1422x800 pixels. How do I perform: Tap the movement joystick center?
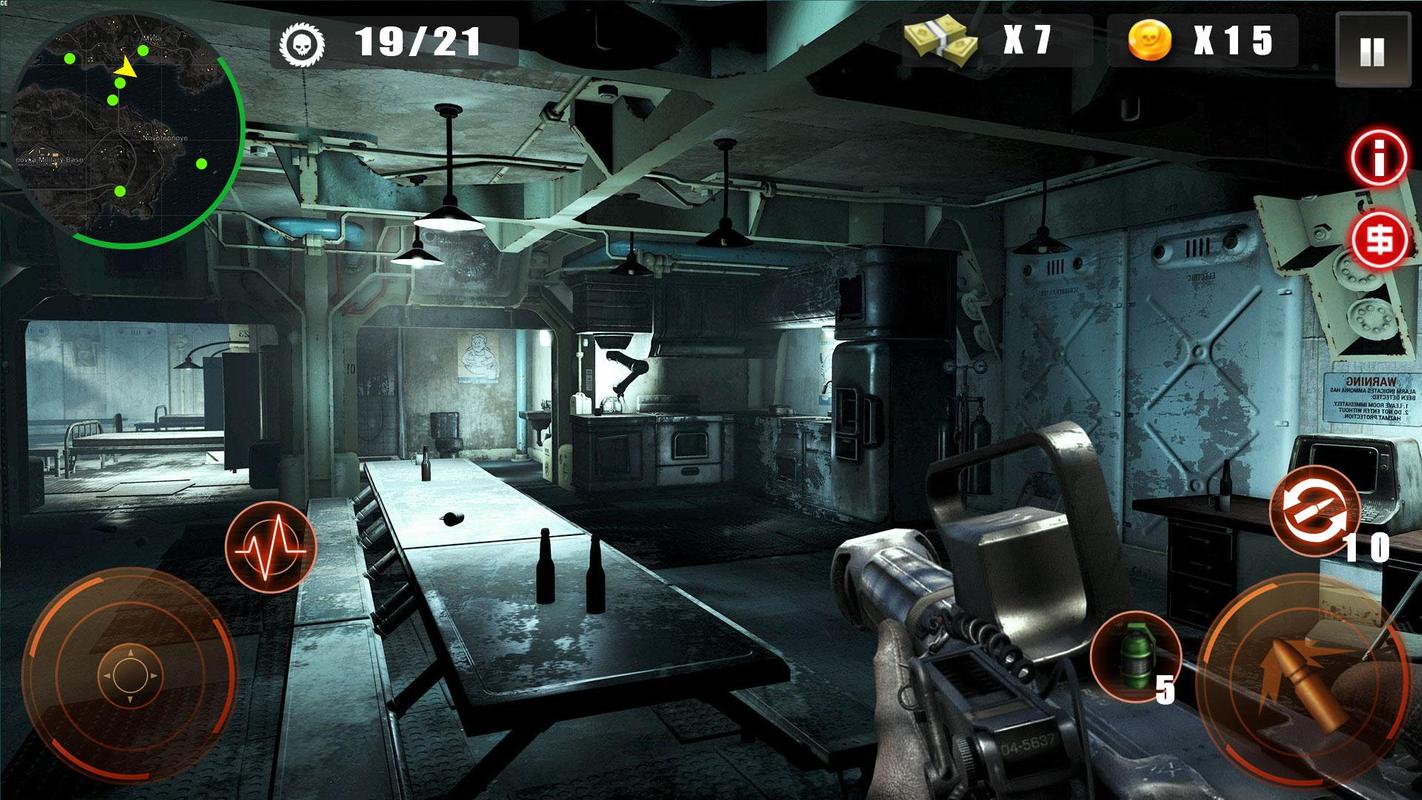pos(128,677)
